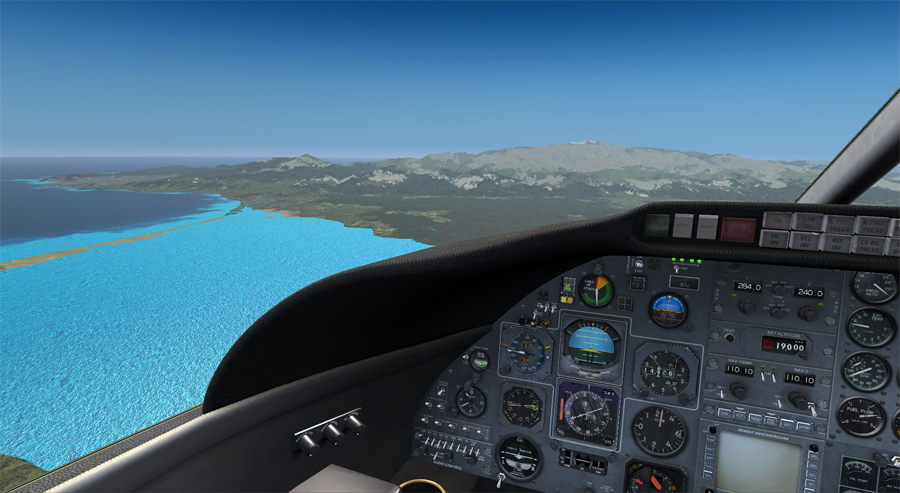Click the TEST button beside Set Altitude
This screenshot has height=493, width=900.
(x=729, y=338)
